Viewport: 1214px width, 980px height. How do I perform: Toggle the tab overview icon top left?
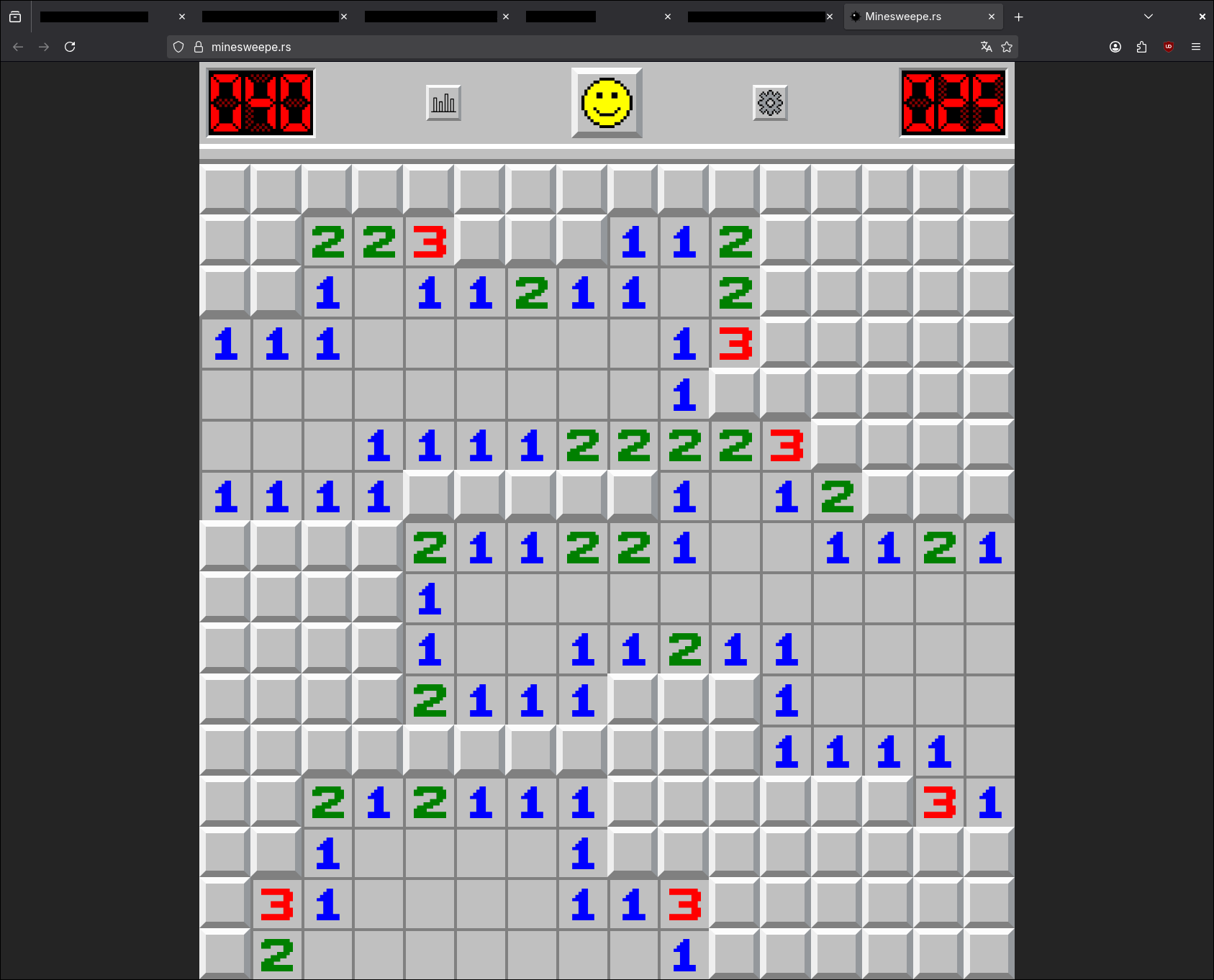15,16
